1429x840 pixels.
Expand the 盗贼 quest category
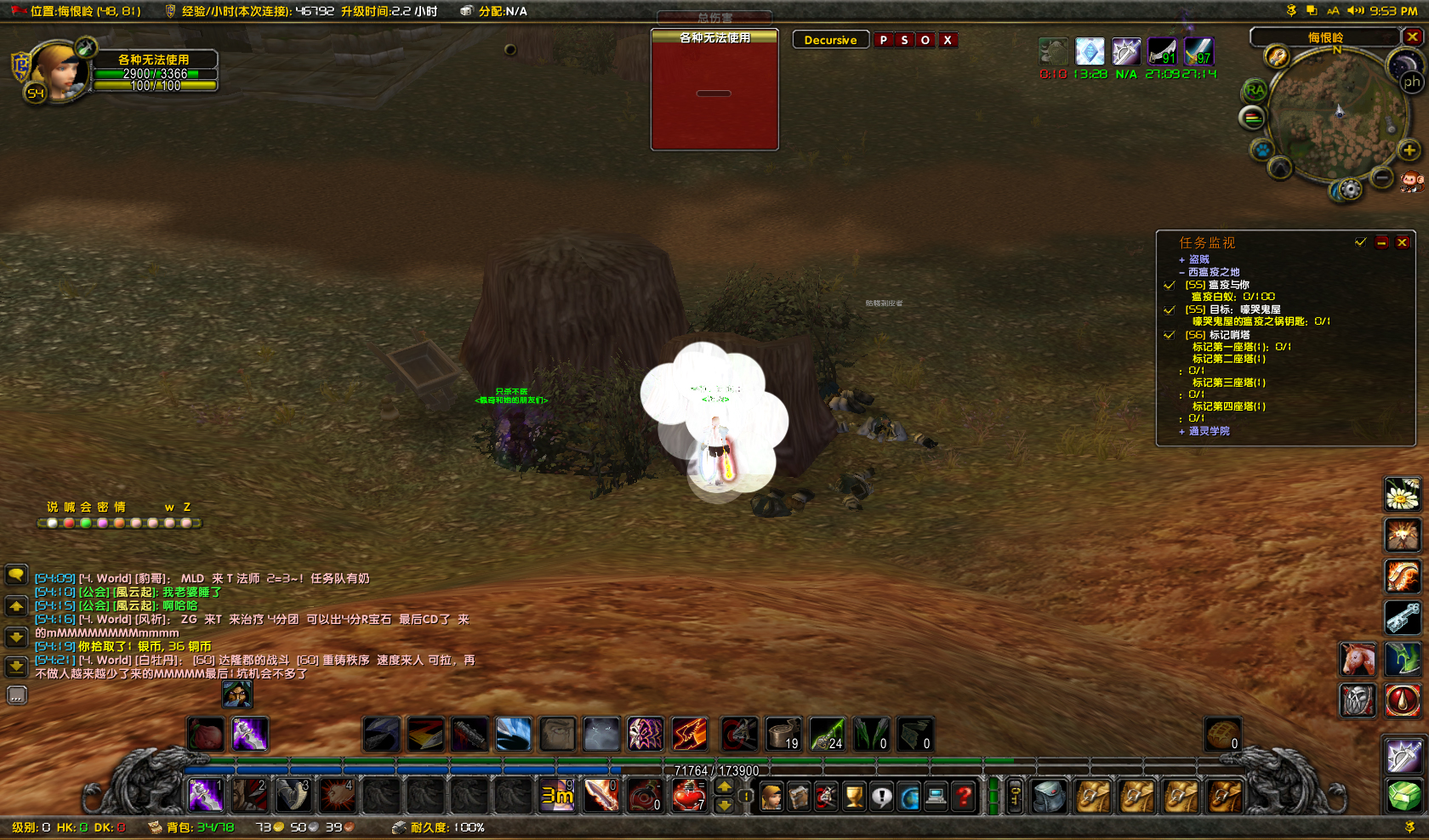(x=1182, y=259)
